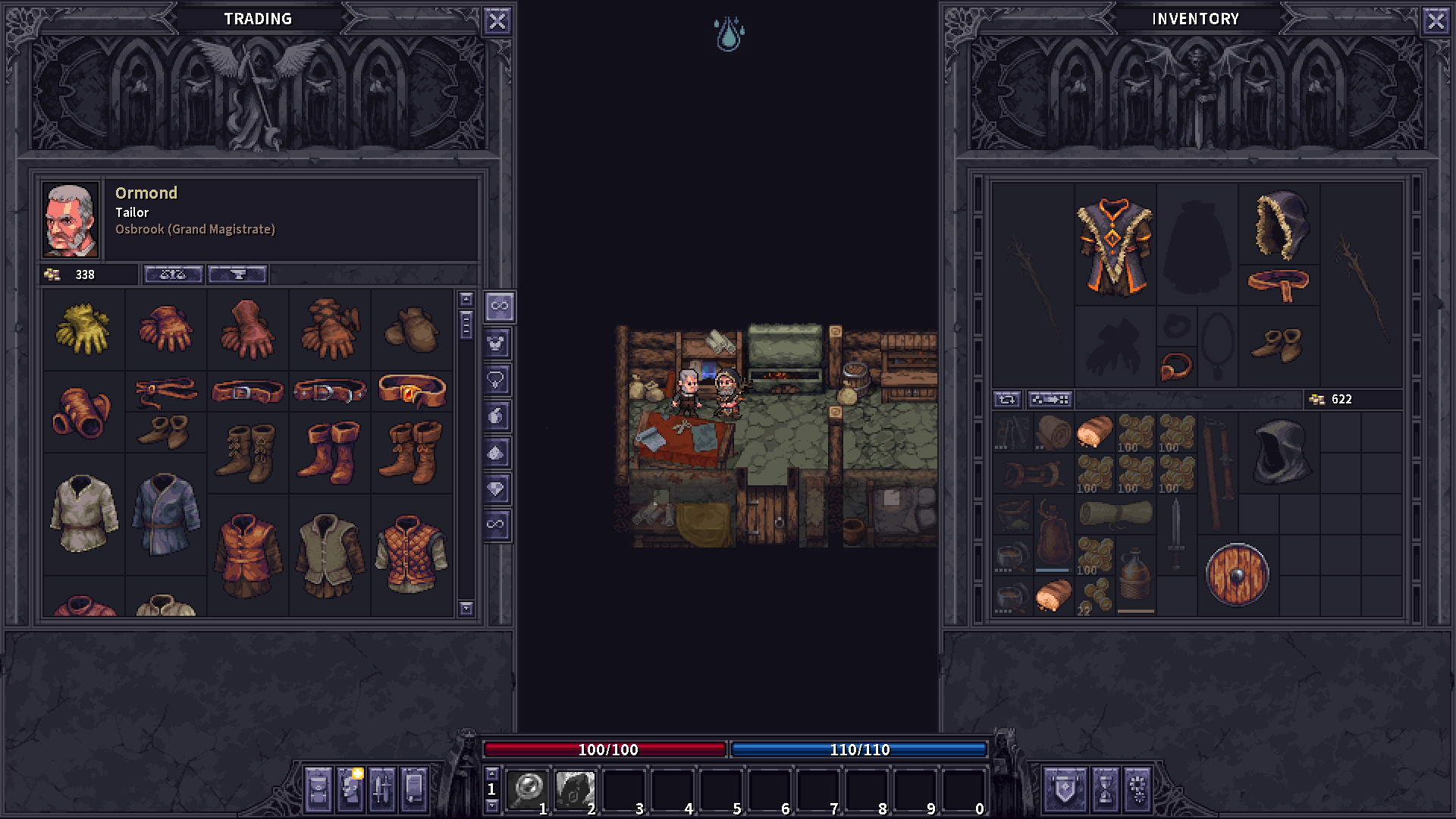Toggle the top infinity show-all filter

pos(498,307)
